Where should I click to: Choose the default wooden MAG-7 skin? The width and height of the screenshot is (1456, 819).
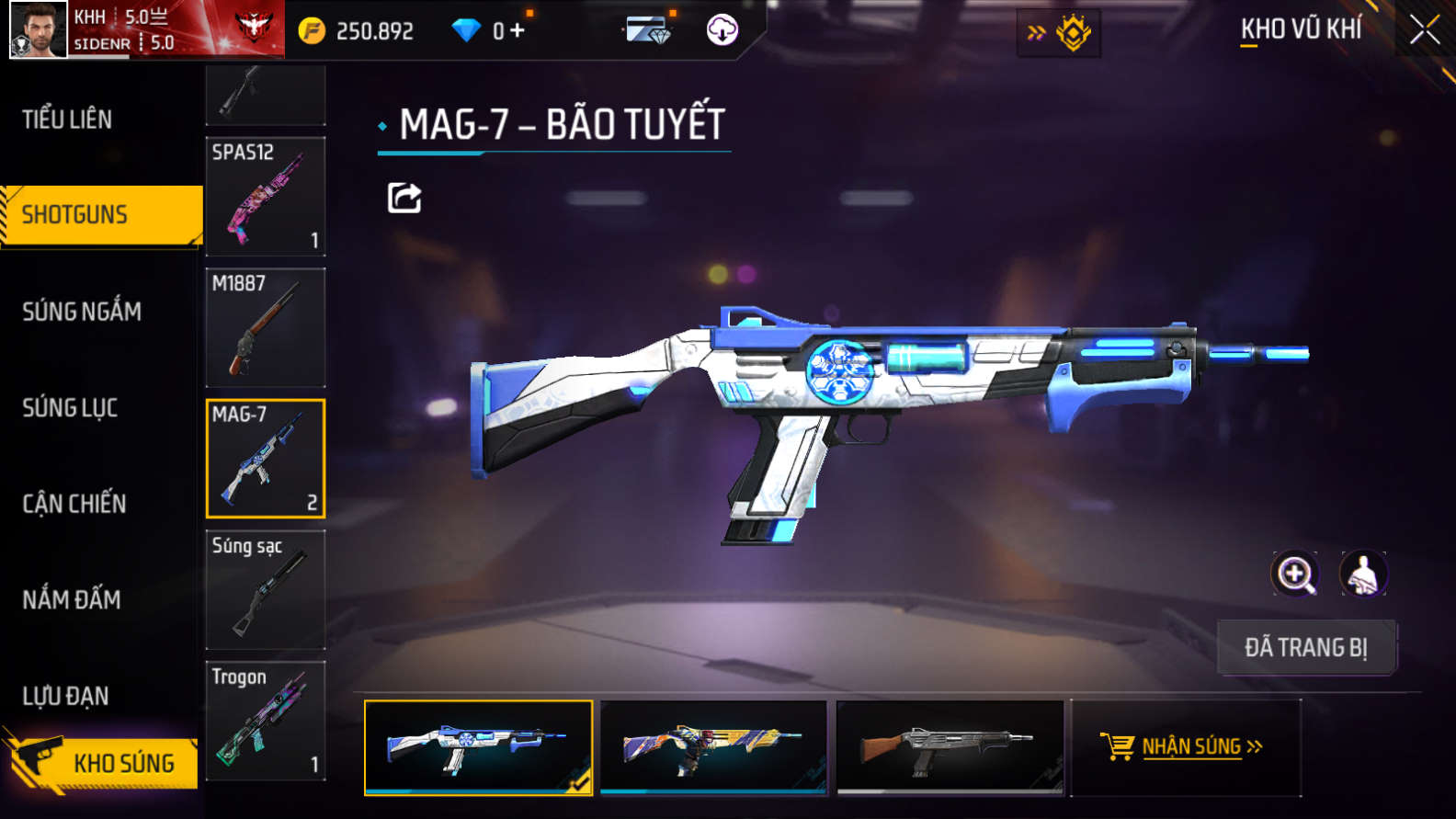(950, 746)
